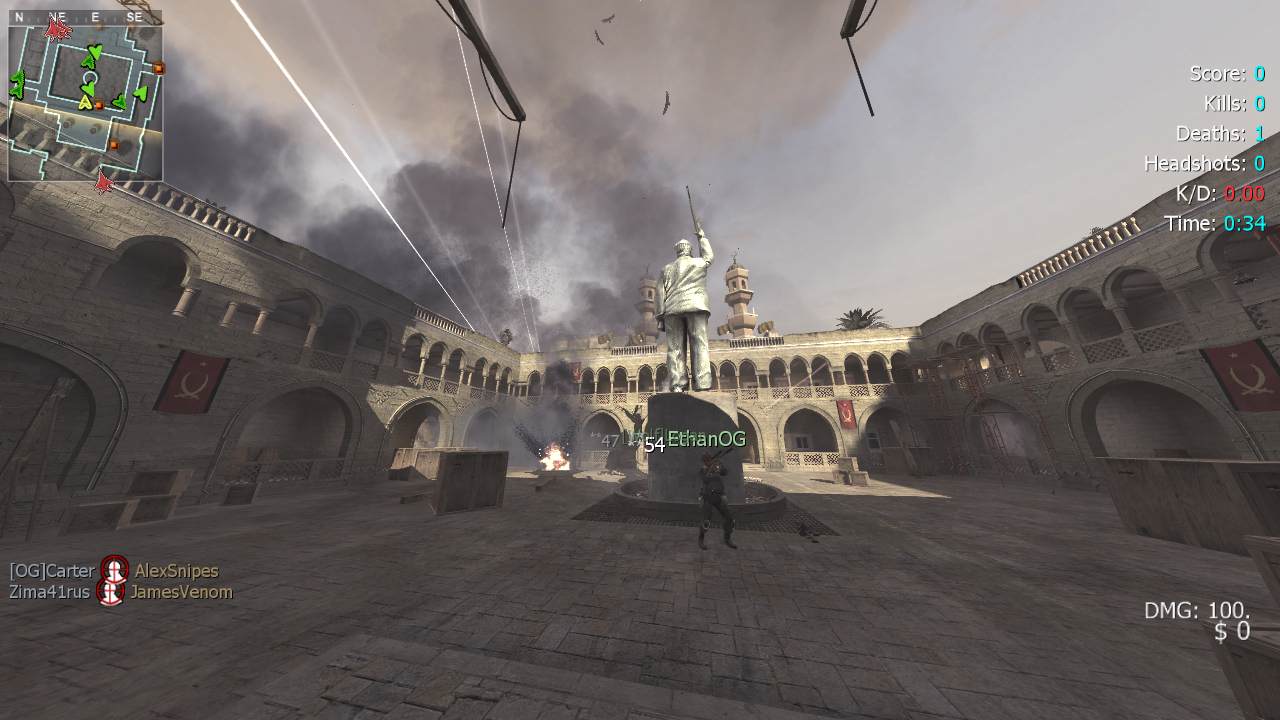Screen dimensions: 1280x720
Task: Click the minimap in the corner
Action: (x=85, y=97)
